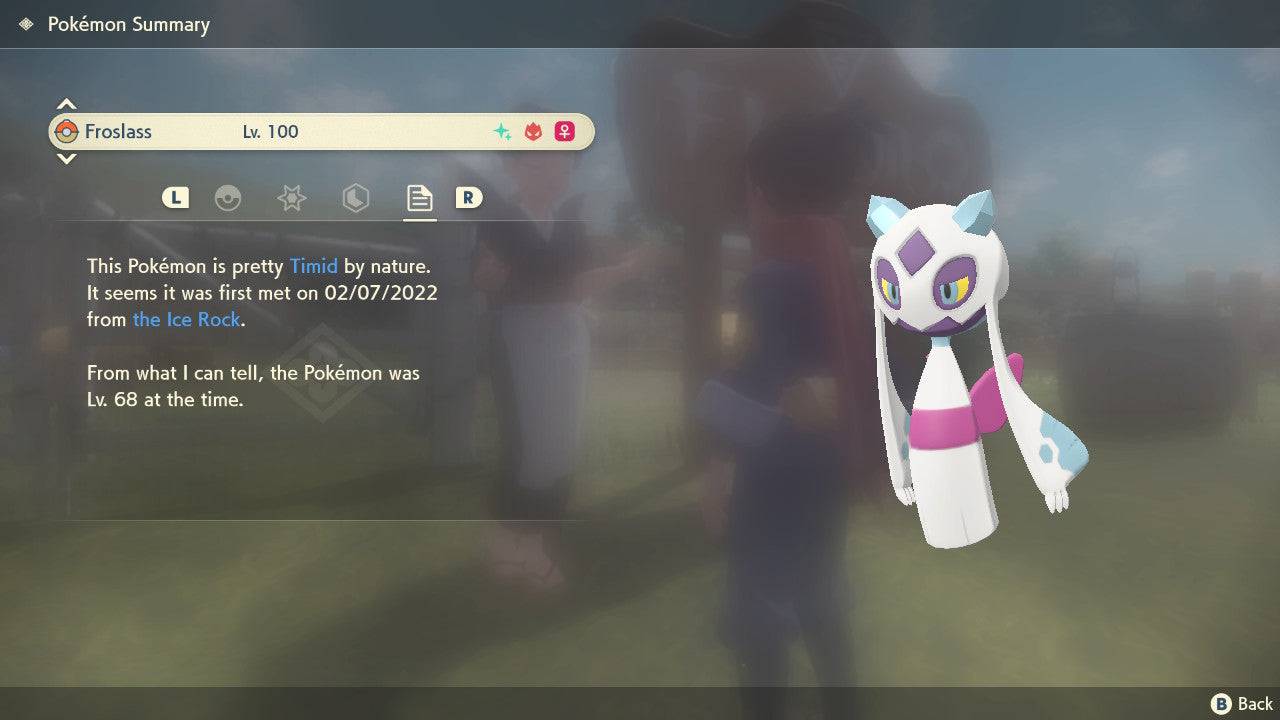Click the female gender symbol

[564, 131]
